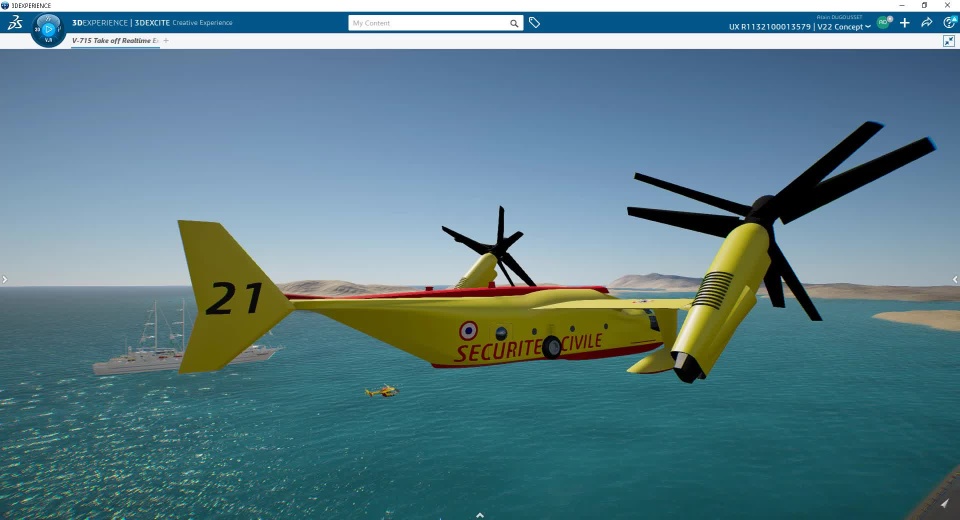The width and height of the screenshot is (960, 520).
Task: Open the green user profile avatar
Action: tap(883, 22)
